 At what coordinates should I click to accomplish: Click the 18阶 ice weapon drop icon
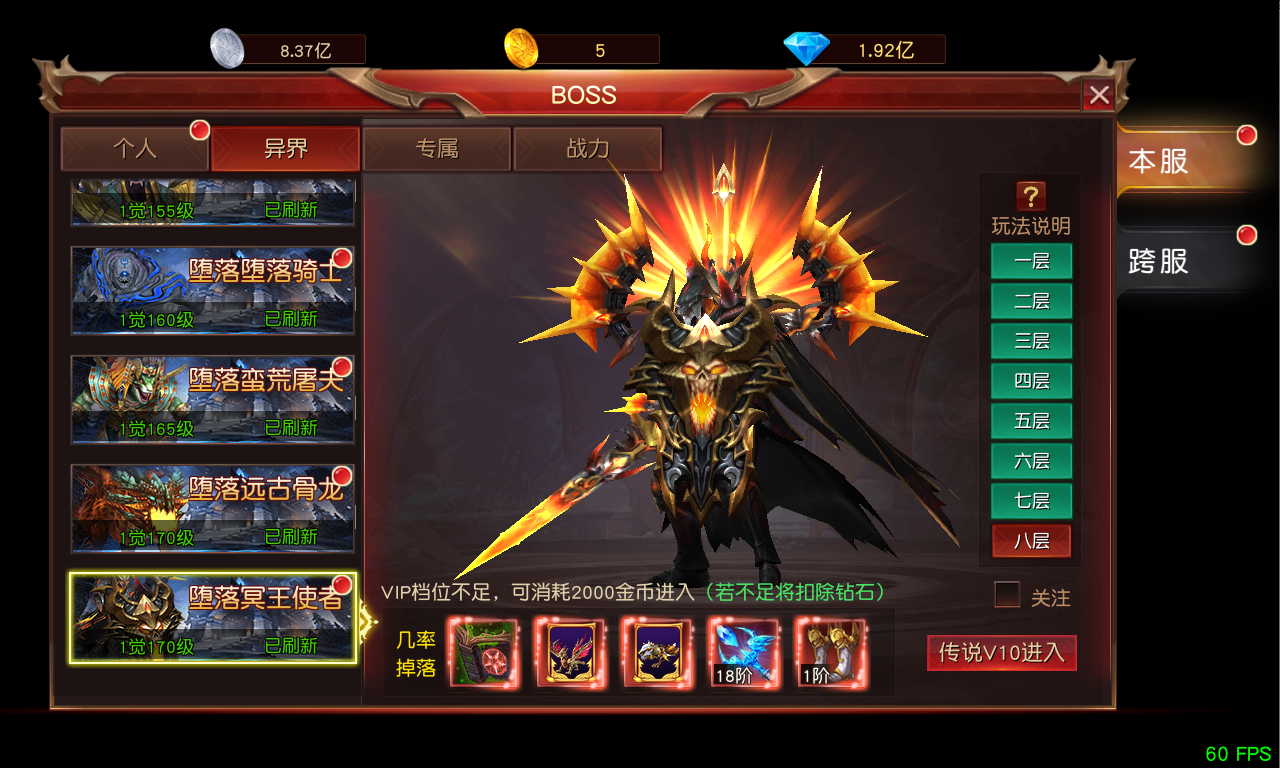coord(744,654)
